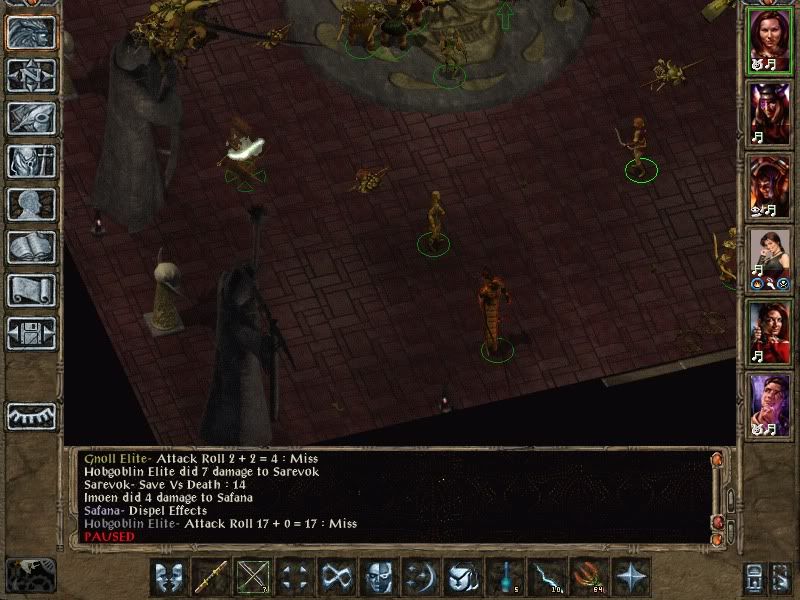Open the priest scroll button
The width and height of the screenshot is (800, 600).
coord(30,290)
